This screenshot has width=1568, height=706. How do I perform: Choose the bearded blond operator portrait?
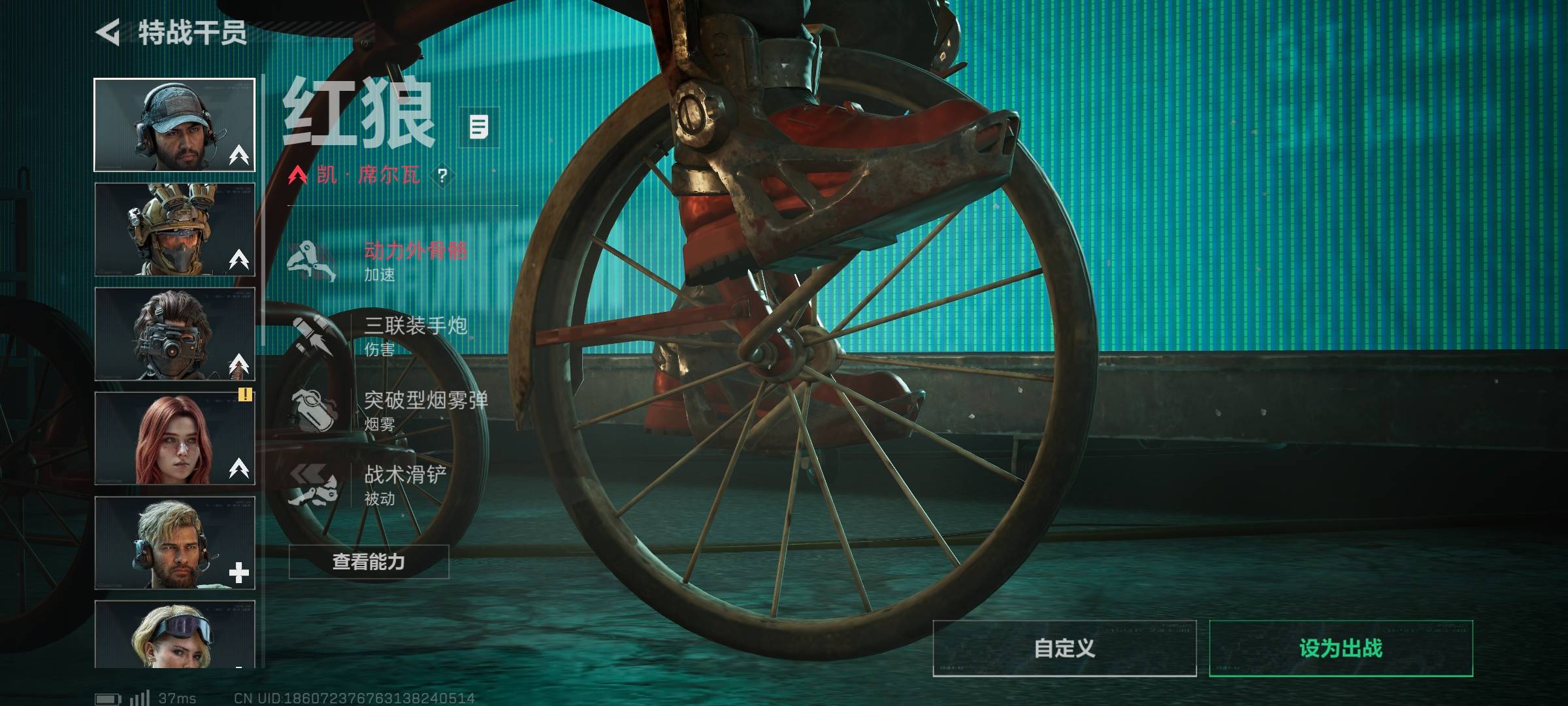pos(174,543)
